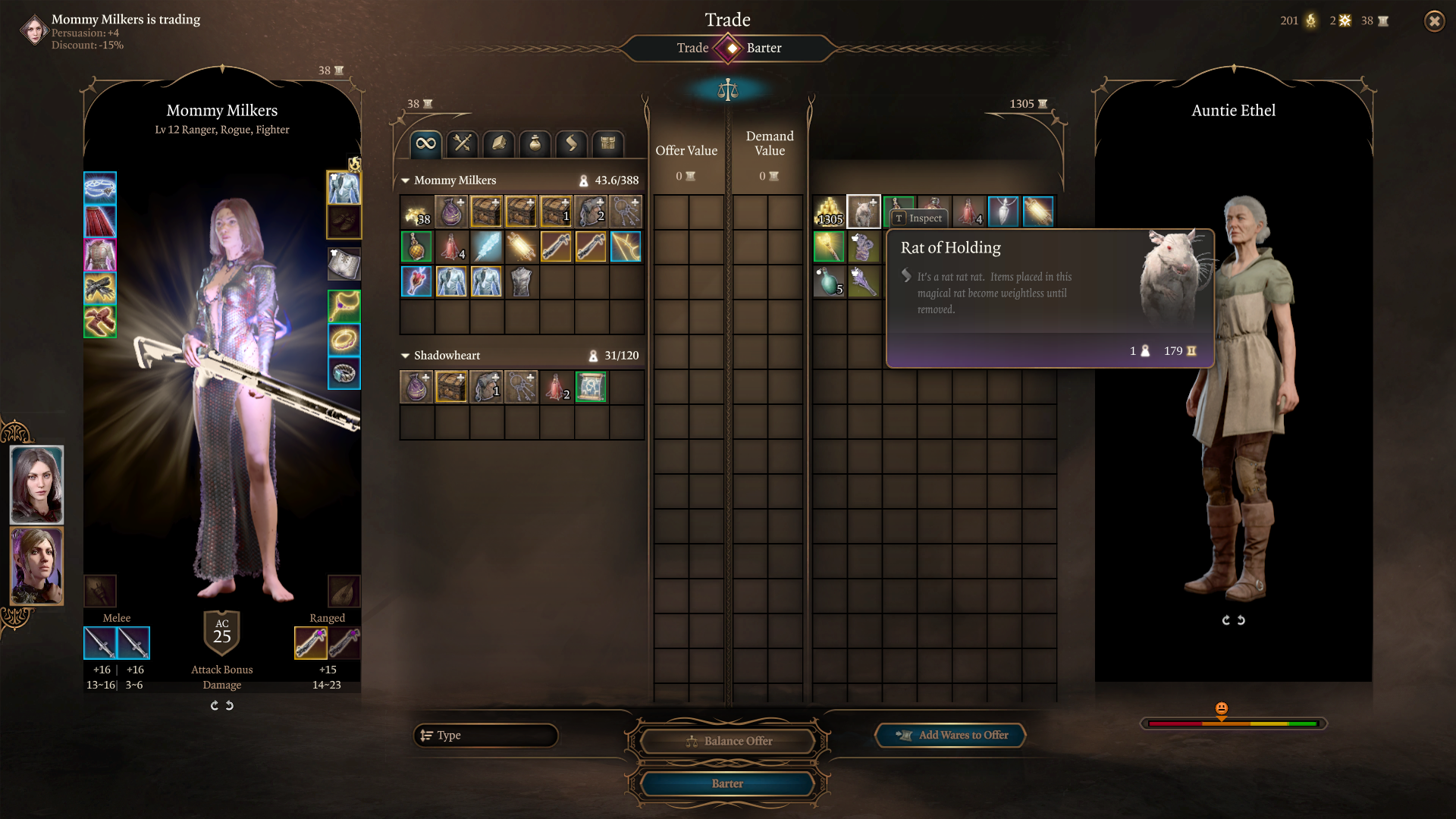The height and width of the screenshot is (819, 1456).
Task: Filter inventory by chest containers tab
Action: point(608,143)
